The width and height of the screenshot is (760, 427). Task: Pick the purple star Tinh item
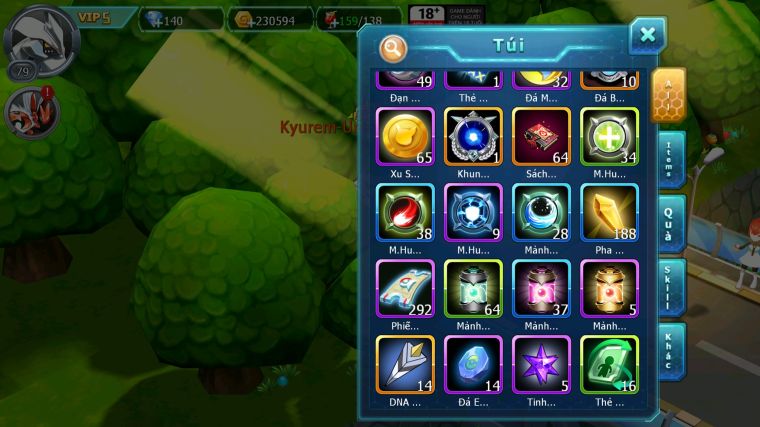pyautogui.click(x=541, y=364)
